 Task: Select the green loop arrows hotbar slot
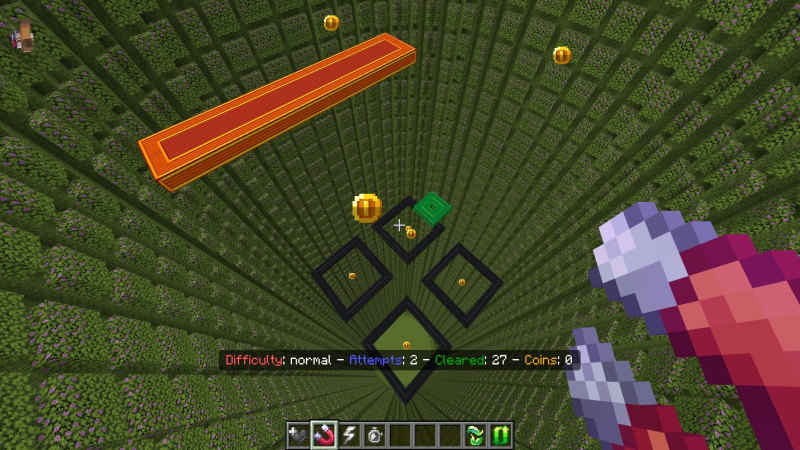click(501, 435)
